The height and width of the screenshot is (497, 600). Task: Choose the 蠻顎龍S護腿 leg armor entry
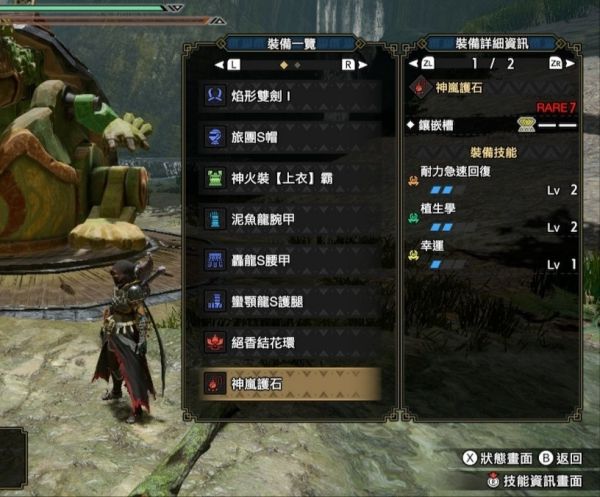[290, 301]
